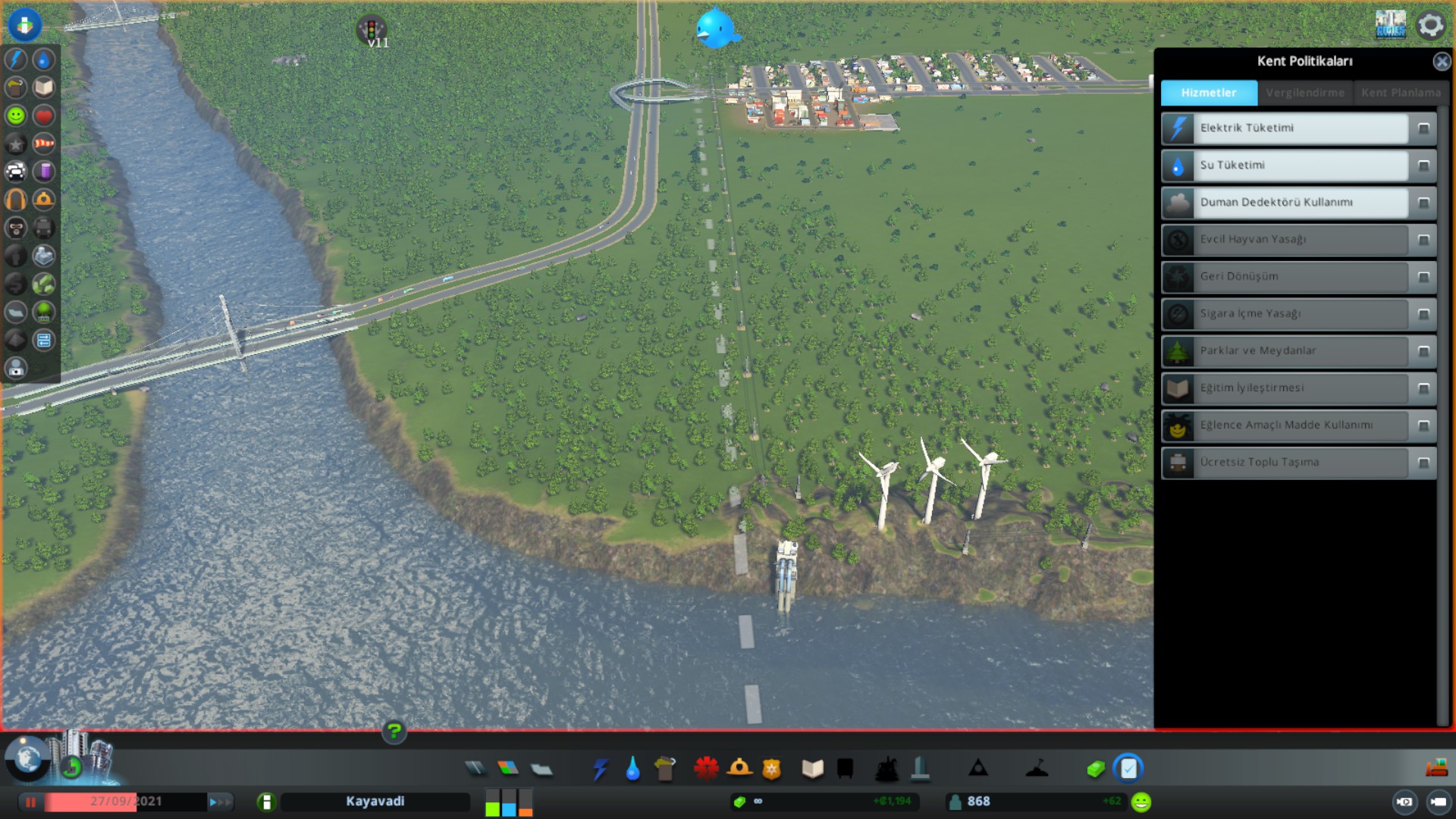Close the Kent Politikaları panel
Screen dimensions: 1456x819
[1442, 61]
